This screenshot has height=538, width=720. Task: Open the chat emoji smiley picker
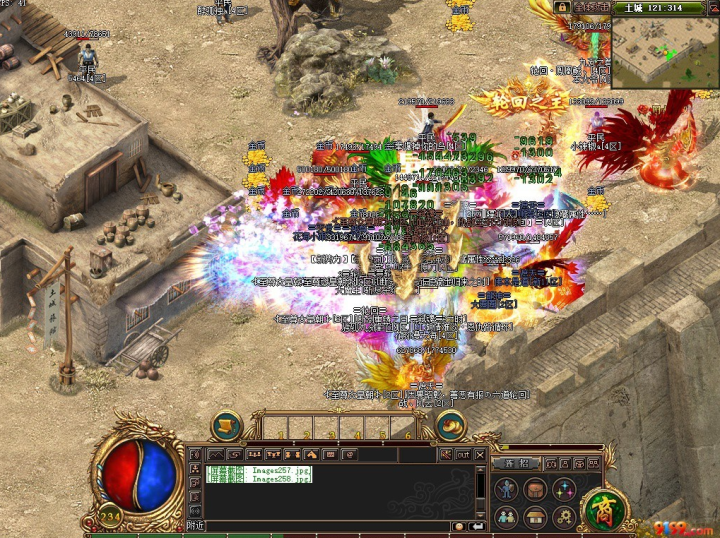(x=458, y=526)
